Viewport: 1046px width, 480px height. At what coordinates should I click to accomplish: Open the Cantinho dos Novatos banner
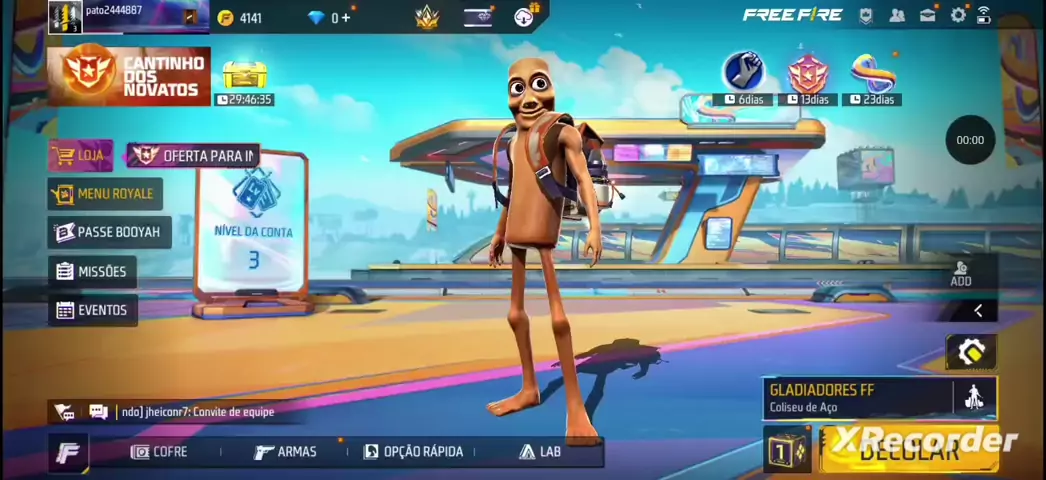(x=130, y=76)
